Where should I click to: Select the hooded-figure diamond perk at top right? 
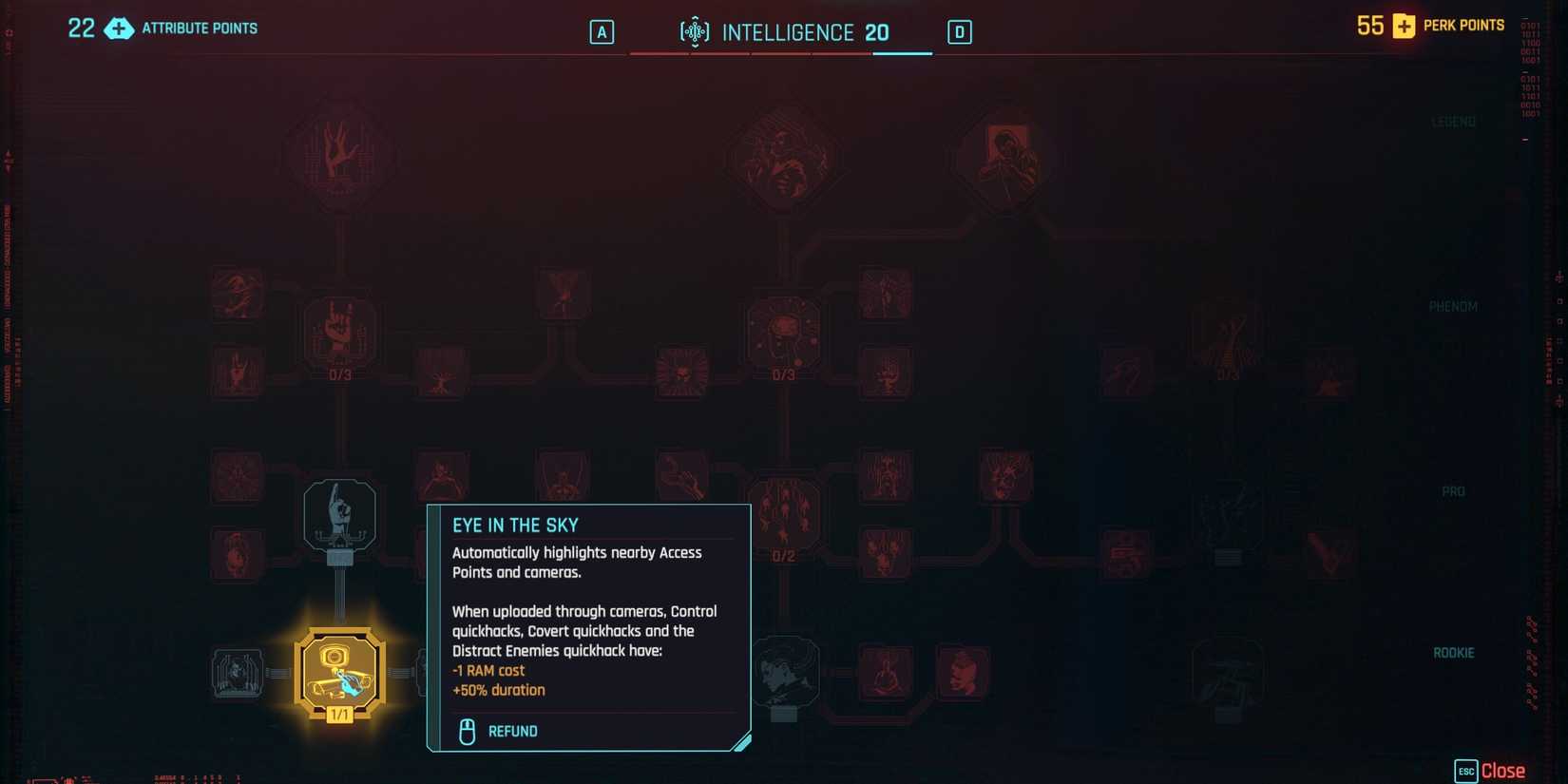coord(1007,157)
